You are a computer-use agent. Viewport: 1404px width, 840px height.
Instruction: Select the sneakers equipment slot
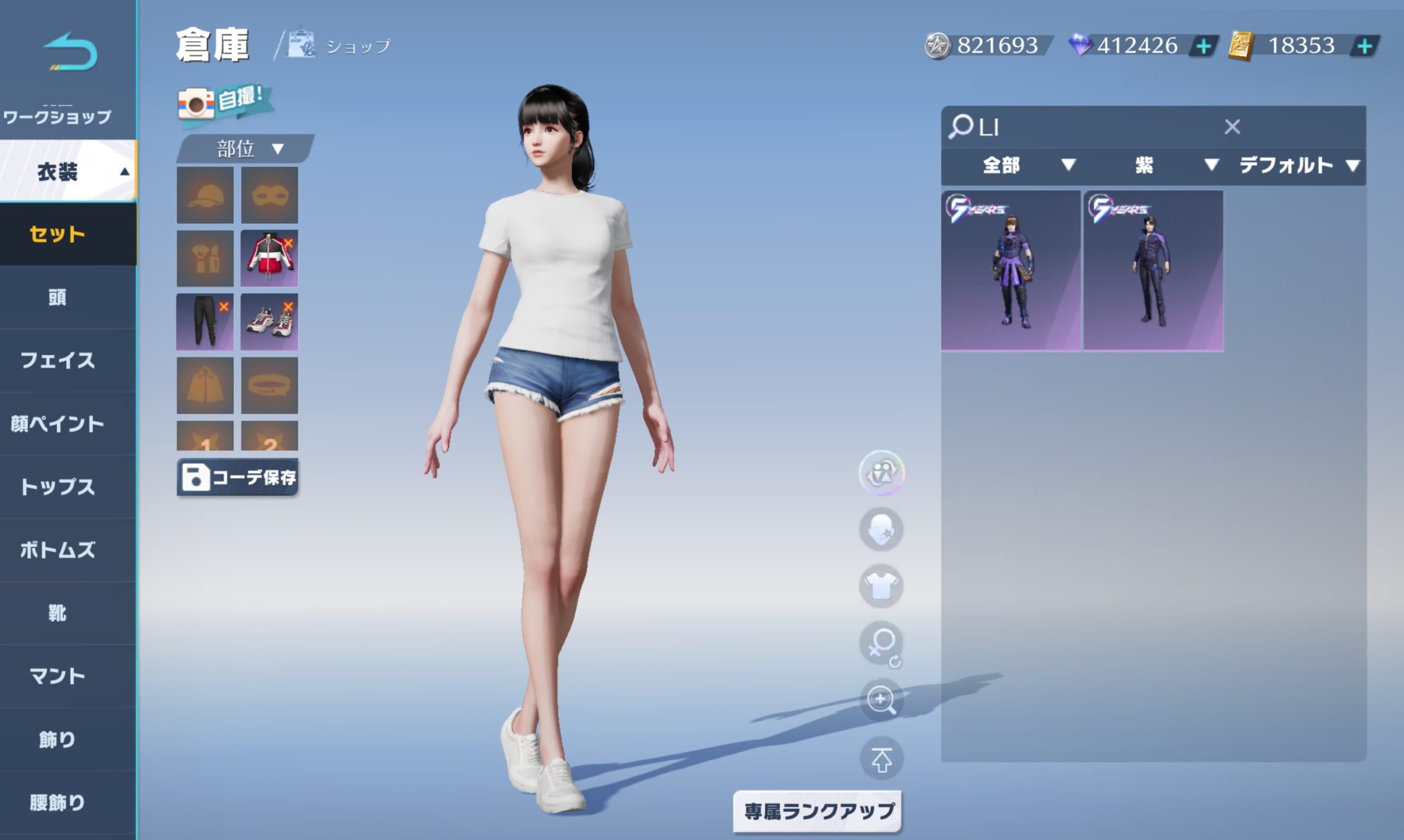click(x=269, y=321)
